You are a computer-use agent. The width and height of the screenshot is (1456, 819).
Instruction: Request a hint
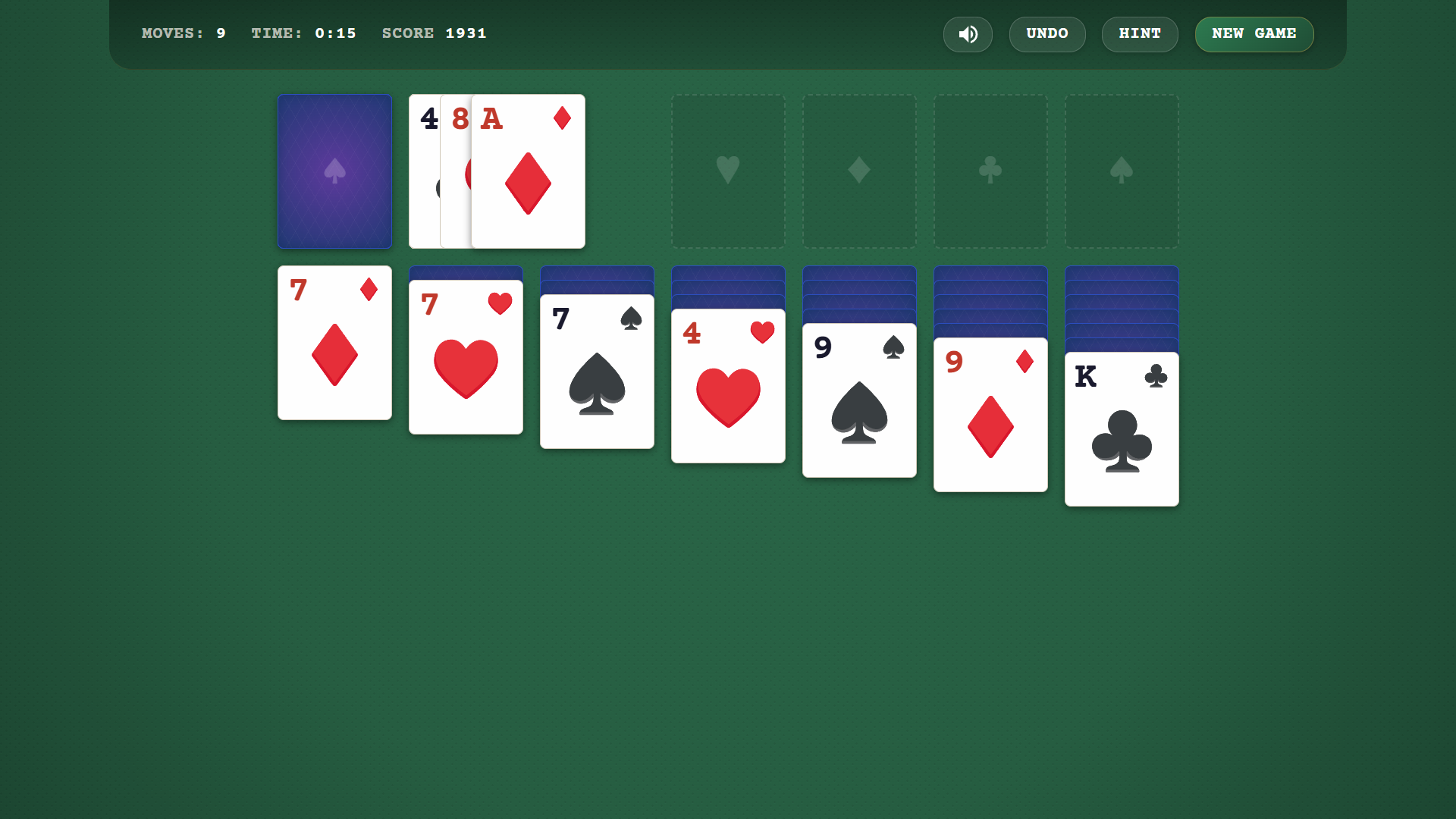[x=1140, y=34]
